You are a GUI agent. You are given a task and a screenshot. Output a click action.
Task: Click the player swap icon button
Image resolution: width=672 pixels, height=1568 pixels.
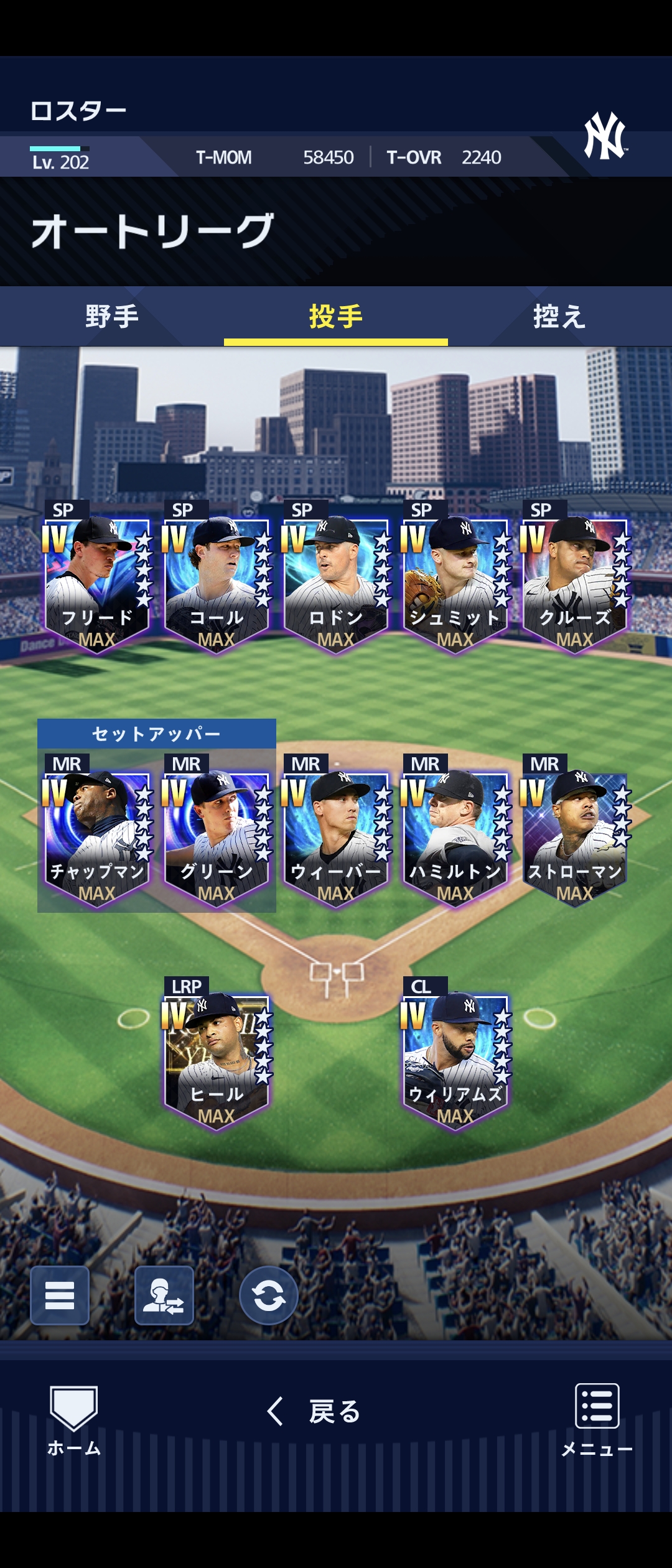click(x=164, y=1295)
